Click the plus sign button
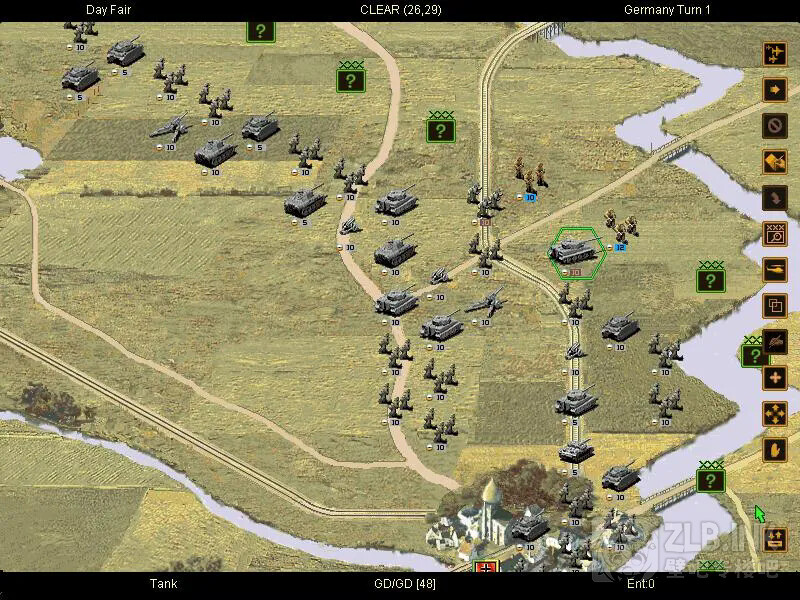 pyautogui.click(x=775, y=377)
